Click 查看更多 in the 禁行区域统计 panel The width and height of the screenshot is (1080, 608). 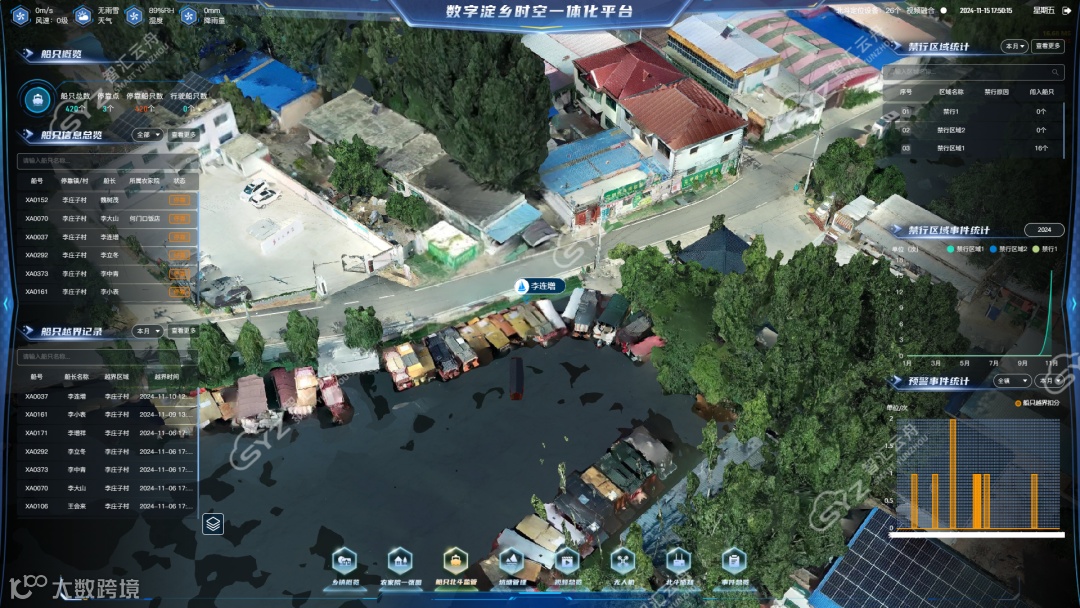(1048, 46)
